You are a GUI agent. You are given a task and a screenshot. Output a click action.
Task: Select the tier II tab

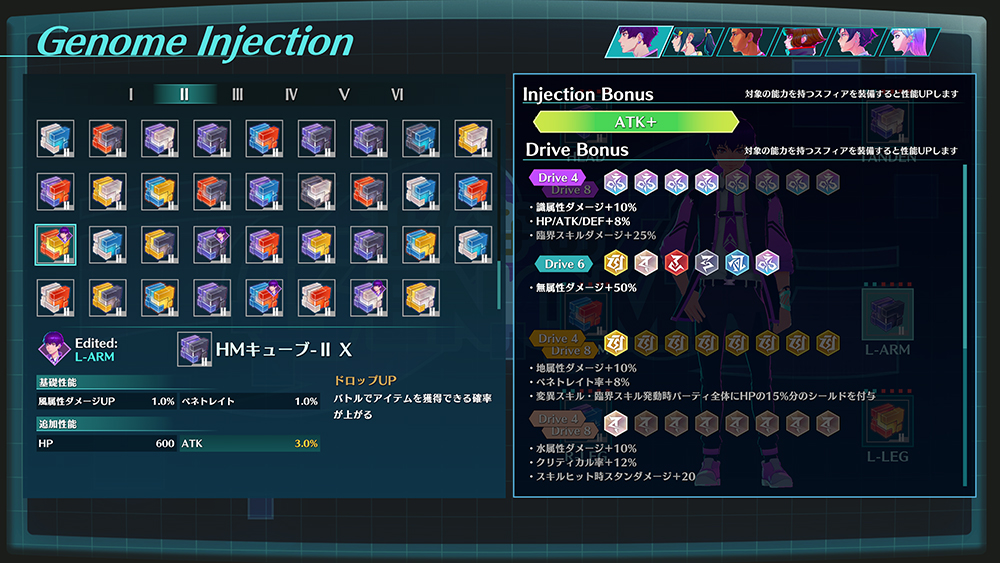[x=184, y=95]
